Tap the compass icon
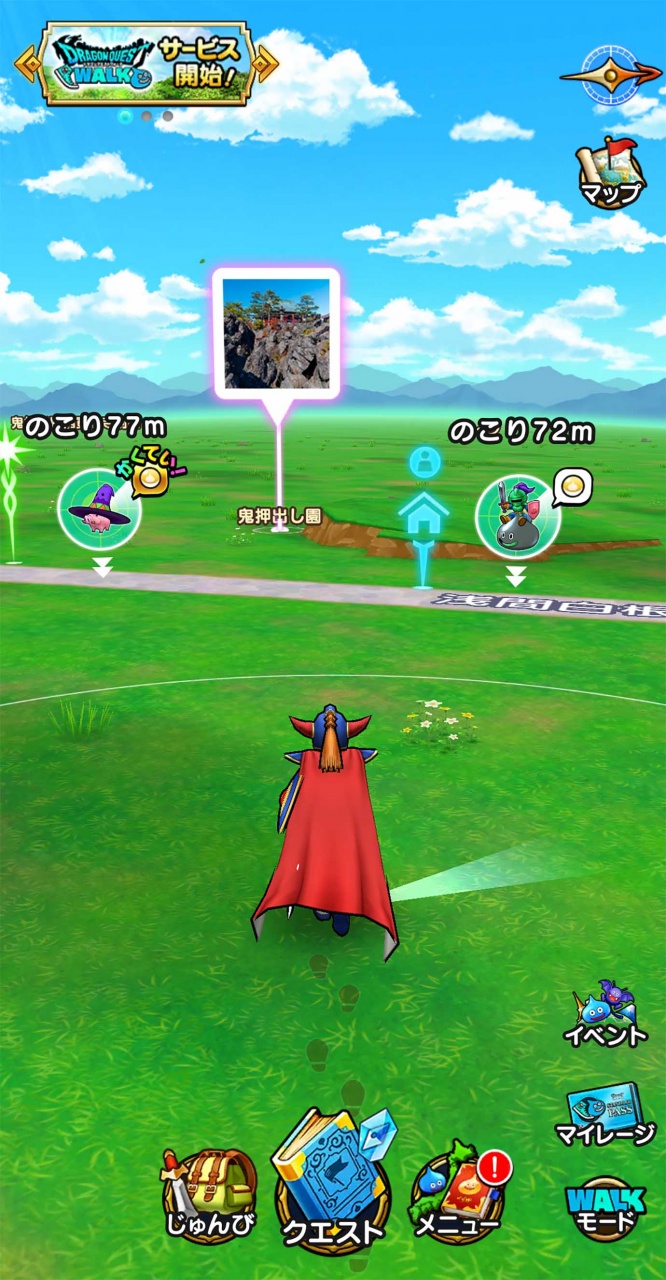This screenshot has width=666, height=1280. click(x=609, y=73)
